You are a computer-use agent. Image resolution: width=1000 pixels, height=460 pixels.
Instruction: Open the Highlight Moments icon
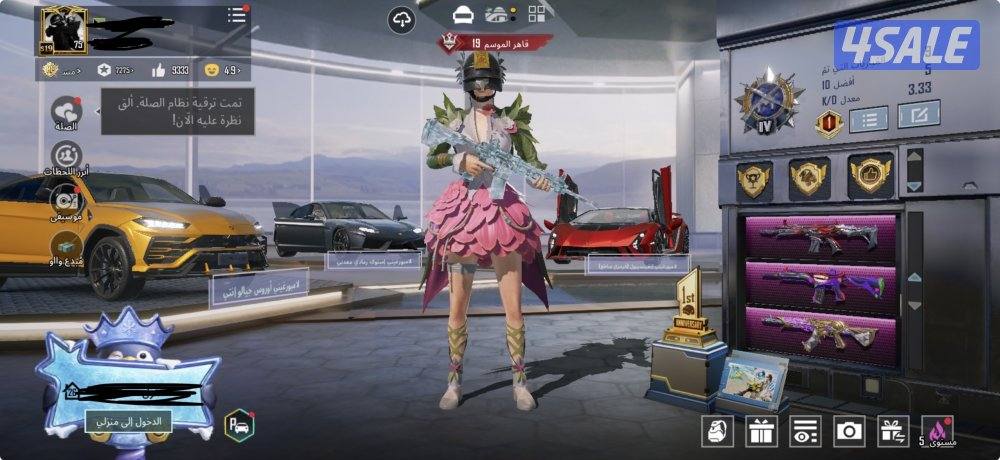67,157
